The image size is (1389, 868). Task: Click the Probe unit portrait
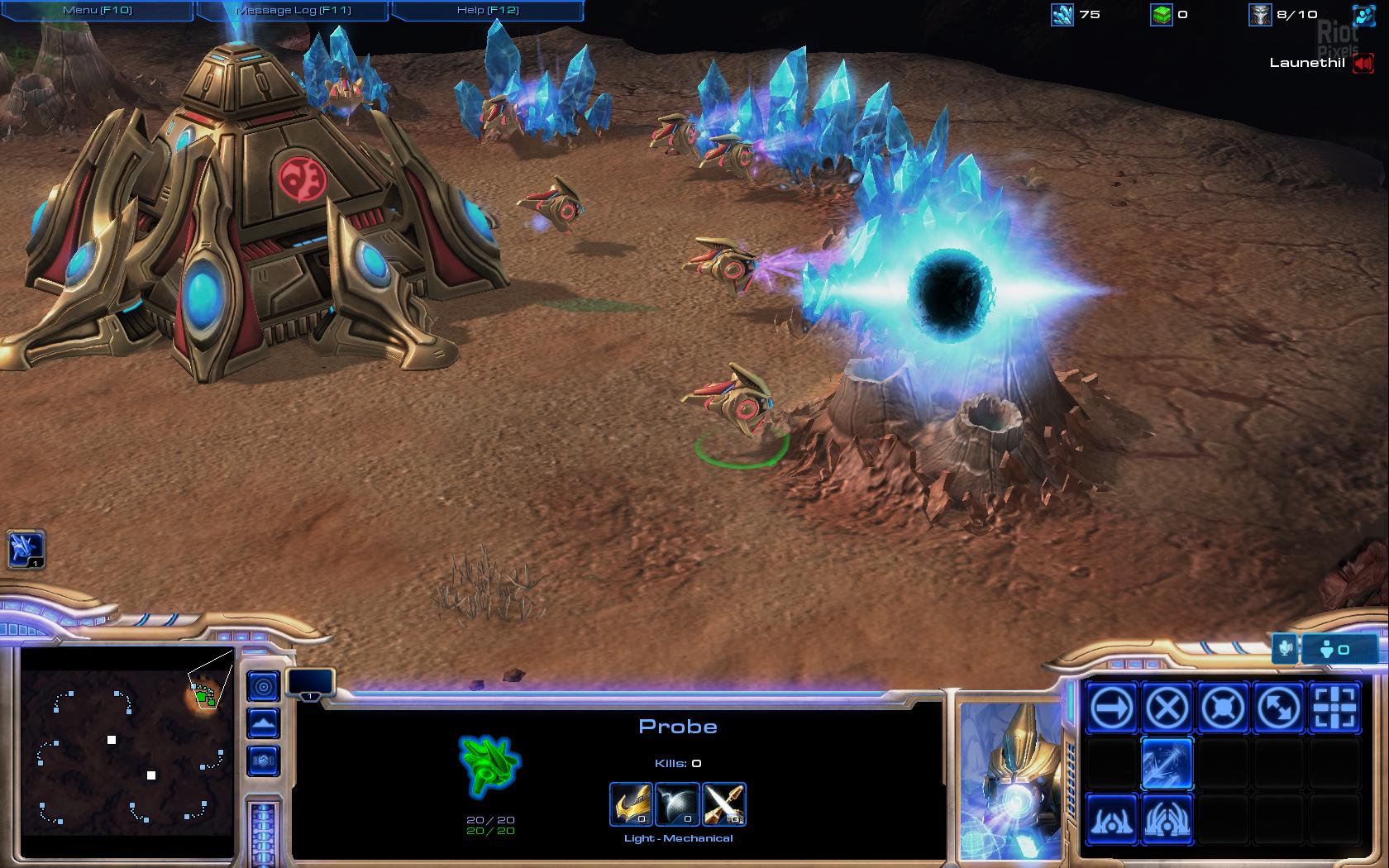[1012, 781]
